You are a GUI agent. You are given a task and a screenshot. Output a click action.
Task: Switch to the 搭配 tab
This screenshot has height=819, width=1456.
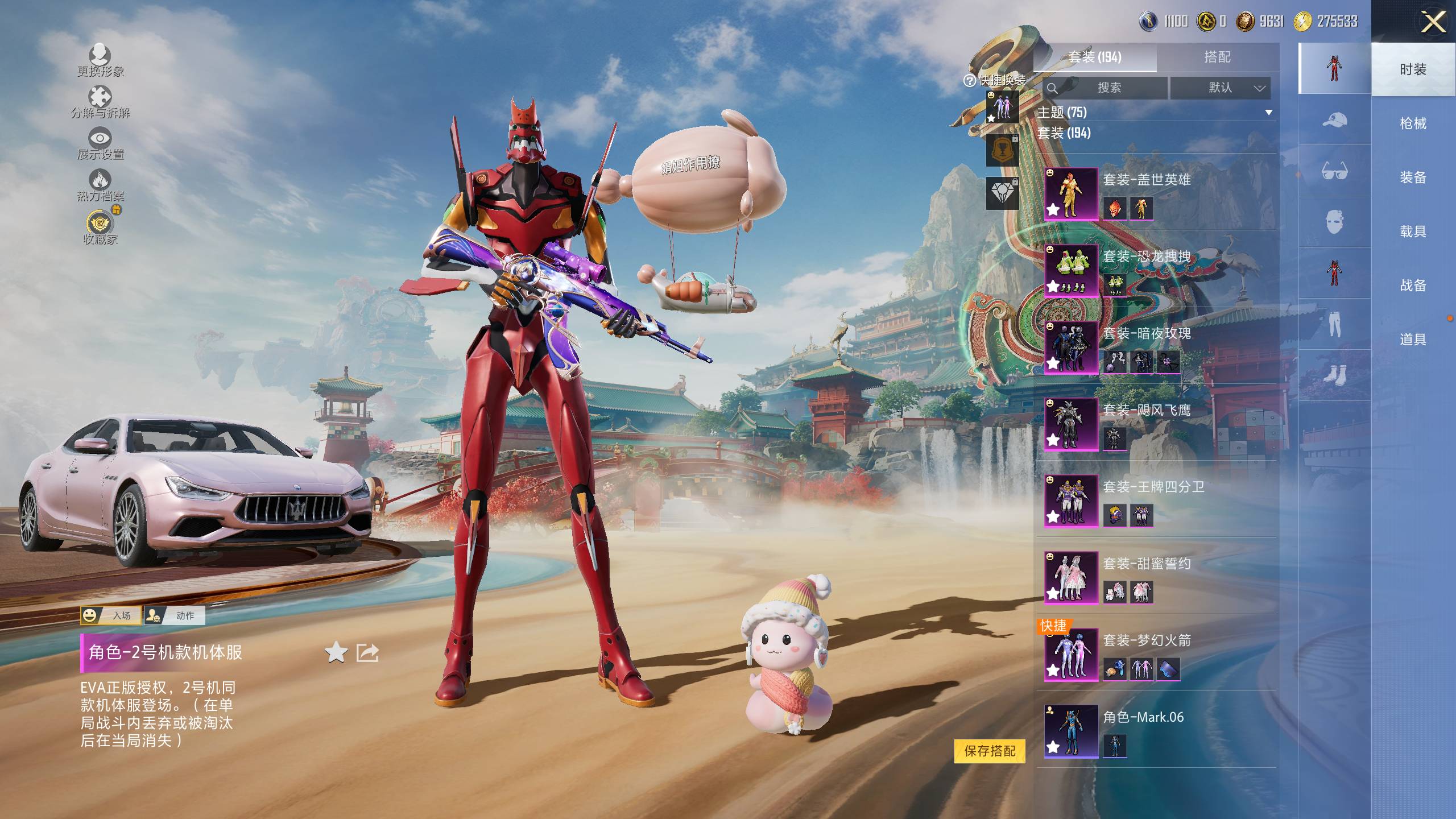coord(1217,57)
